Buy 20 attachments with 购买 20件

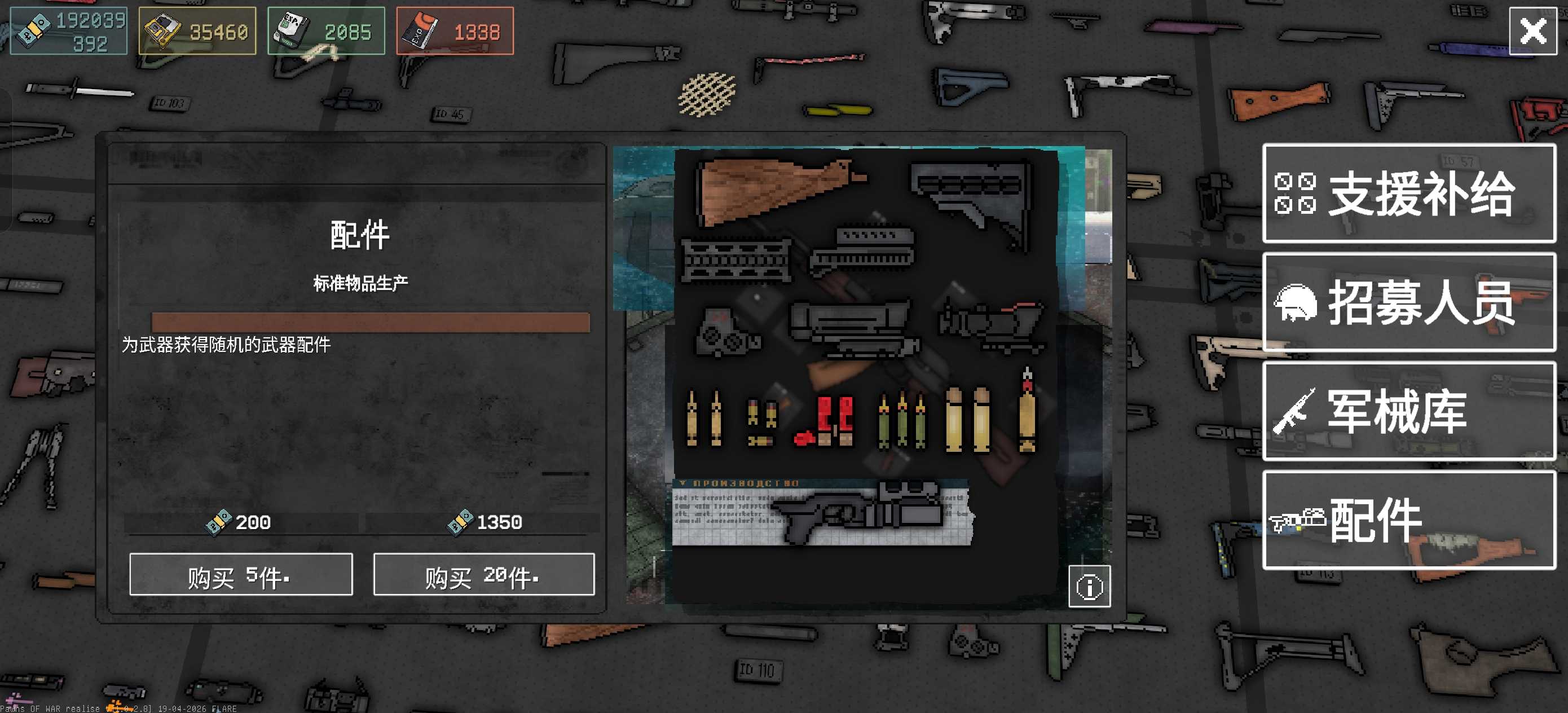click(x=483, y=574)
